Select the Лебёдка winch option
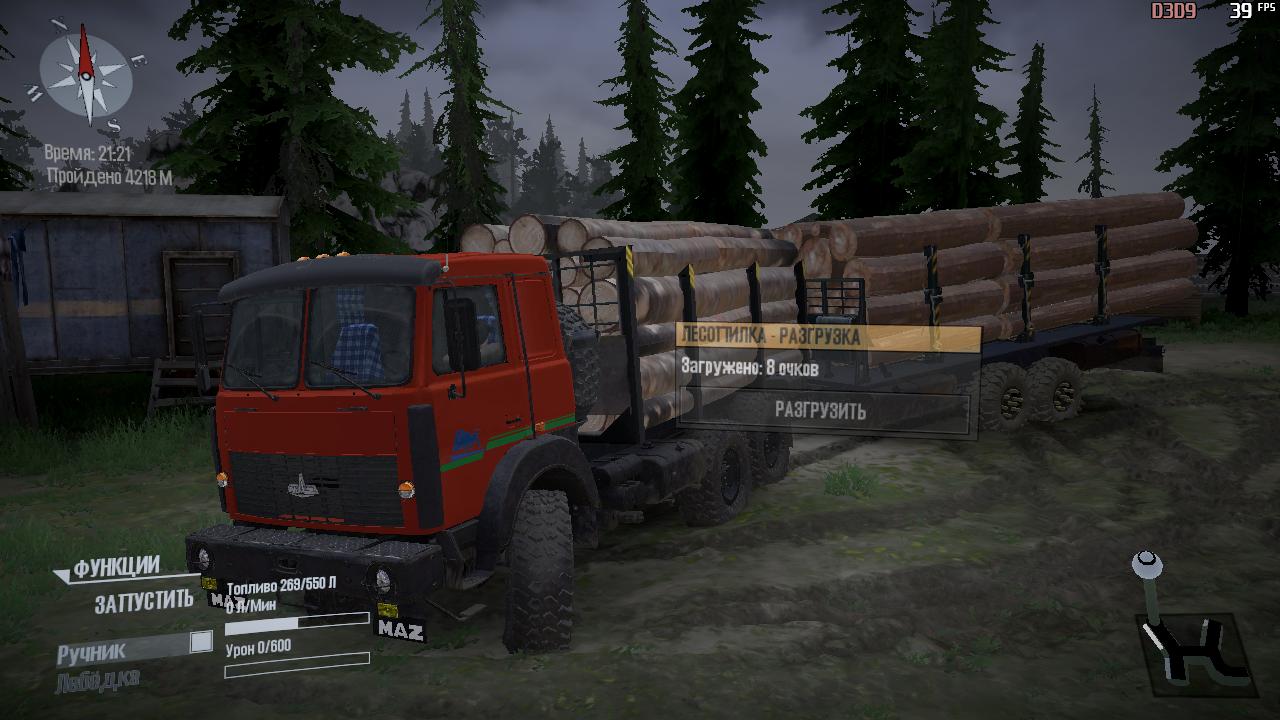This screenshot has width=1280, height=720. 97,680
